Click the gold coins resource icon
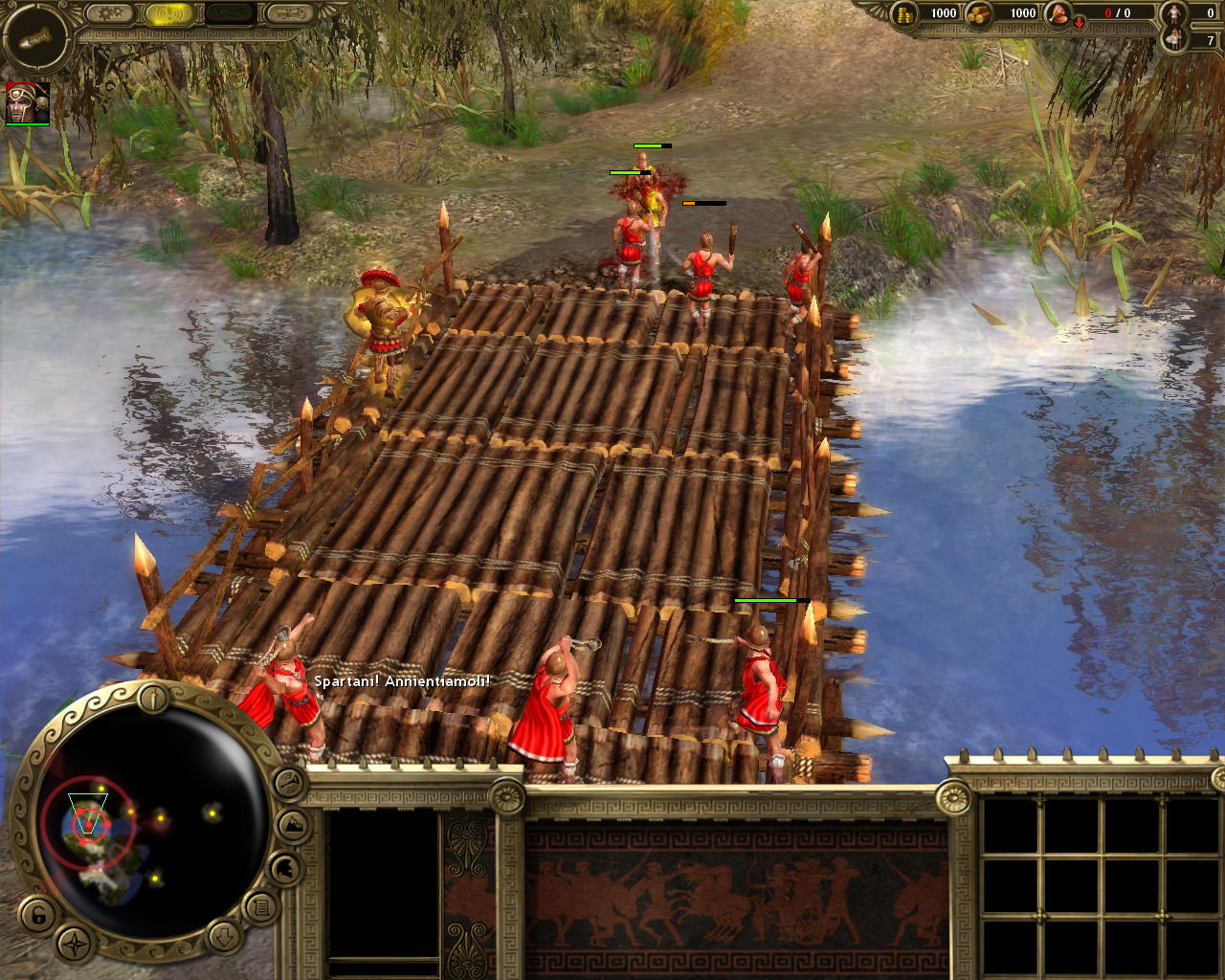The width and height of the screenshot is (1225, 980). point(904,12)
